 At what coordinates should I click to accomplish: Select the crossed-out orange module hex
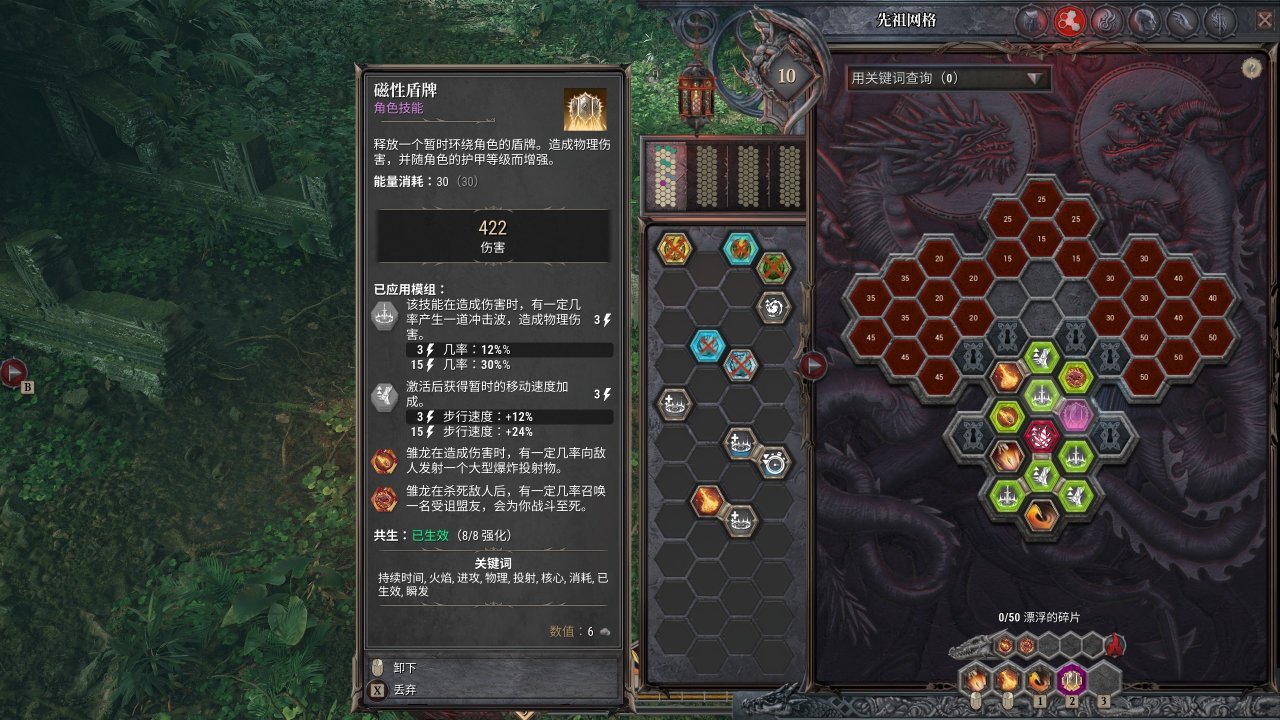pos(673,247)
